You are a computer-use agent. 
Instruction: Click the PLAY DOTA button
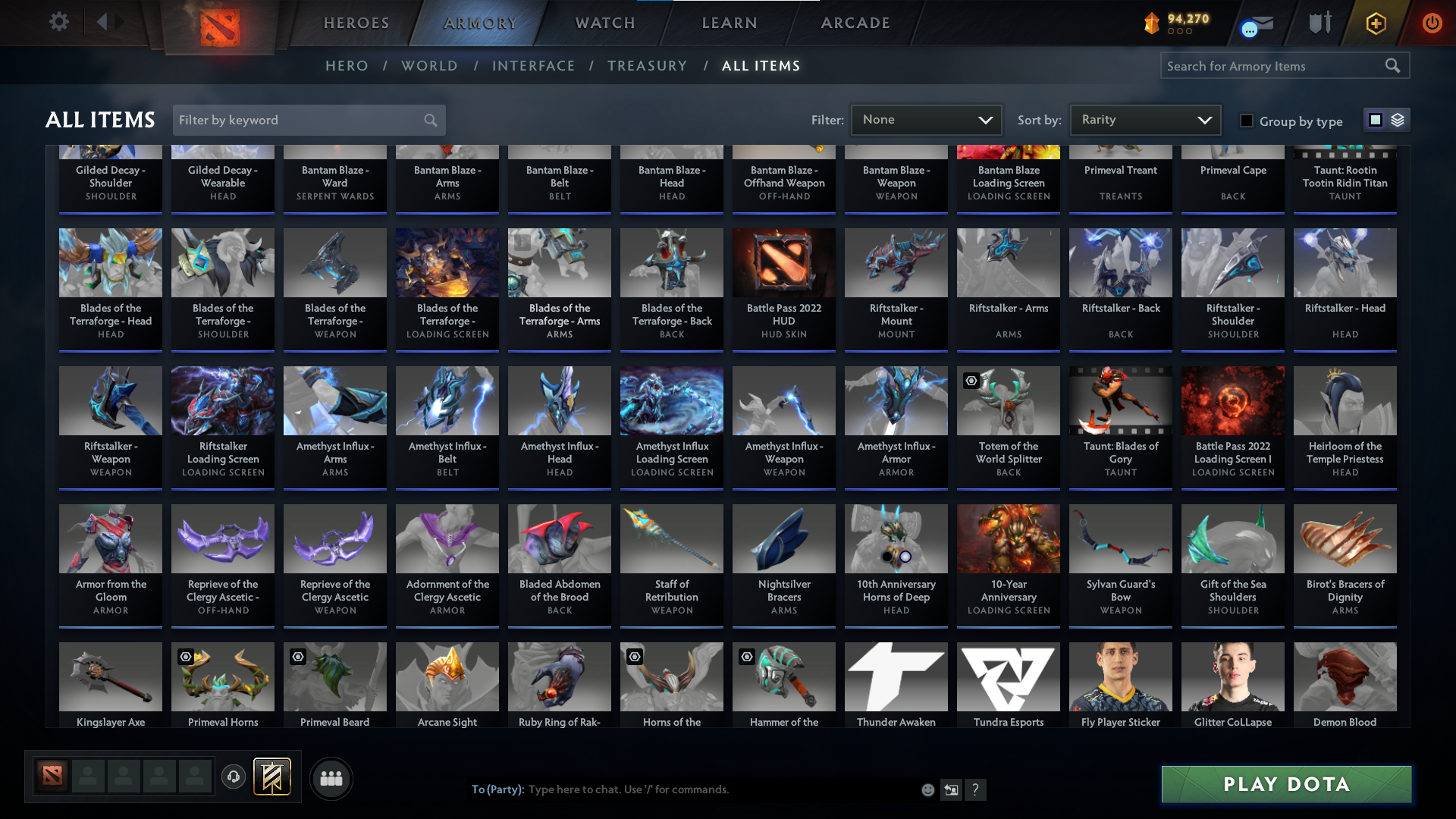[x=1285, y=784]
